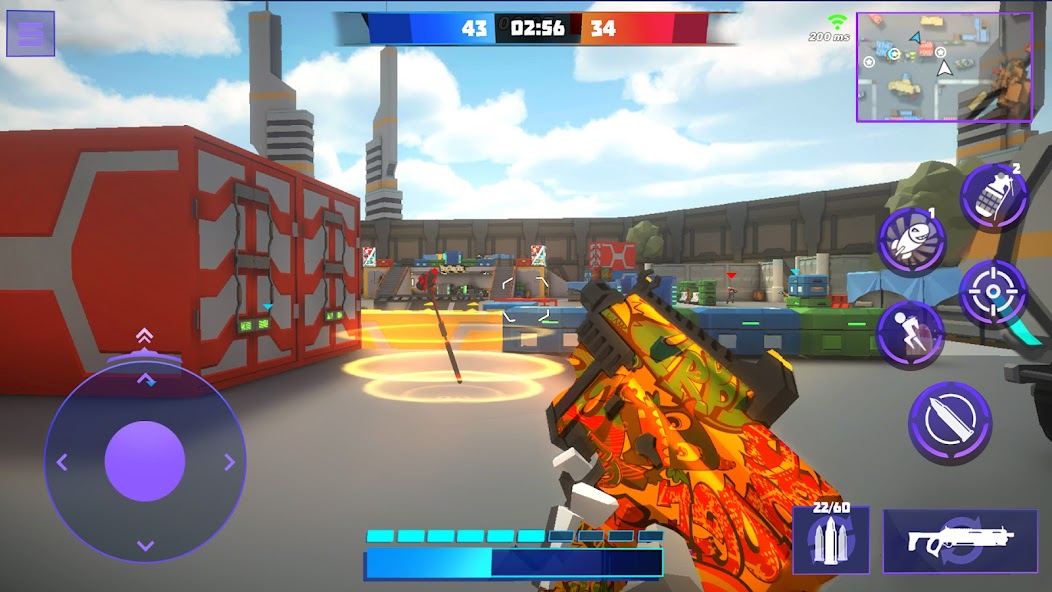Fire the weapon with bullet button

pos(949,423)
